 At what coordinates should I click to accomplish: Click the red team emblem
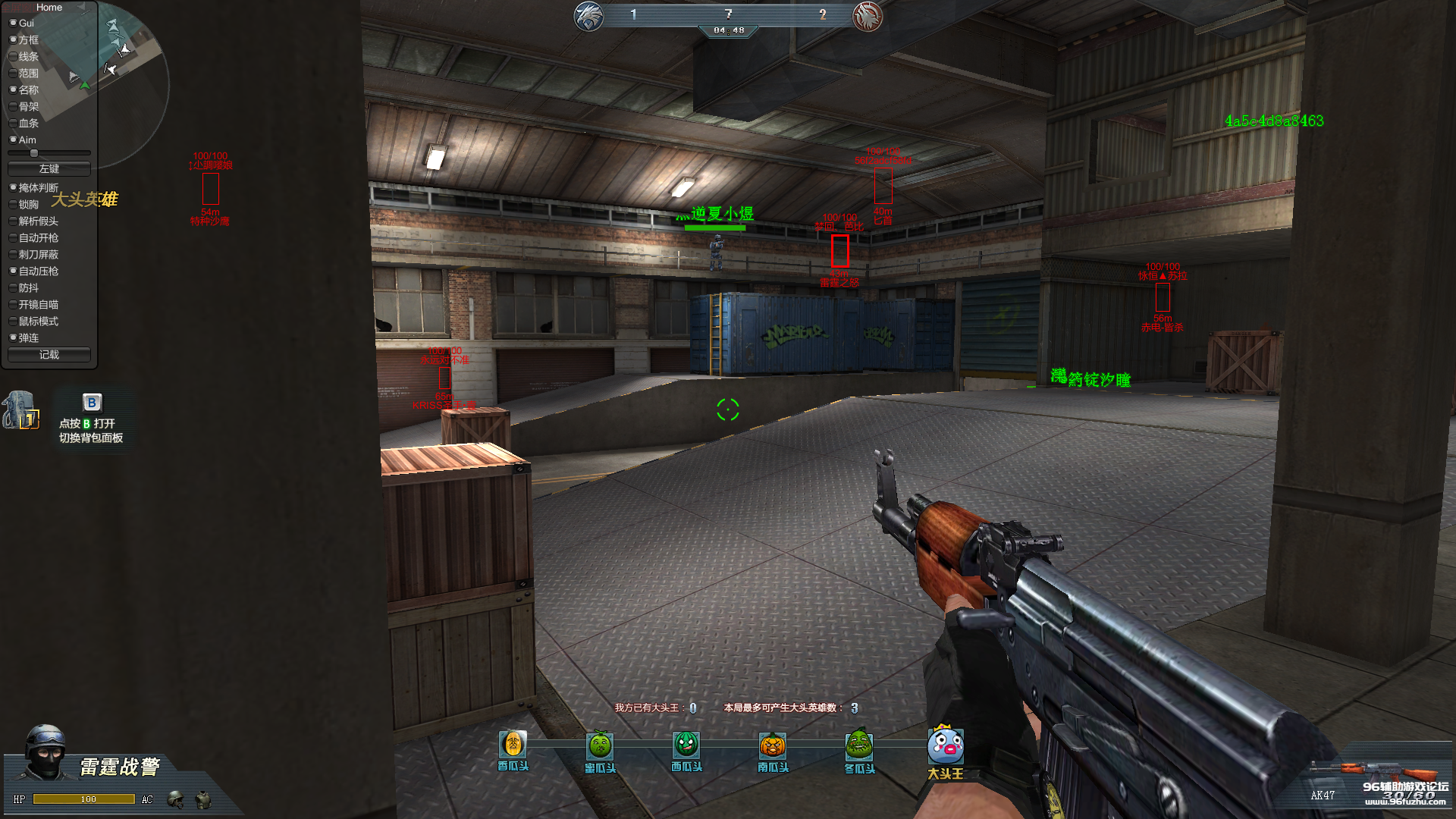pos(868,16)
